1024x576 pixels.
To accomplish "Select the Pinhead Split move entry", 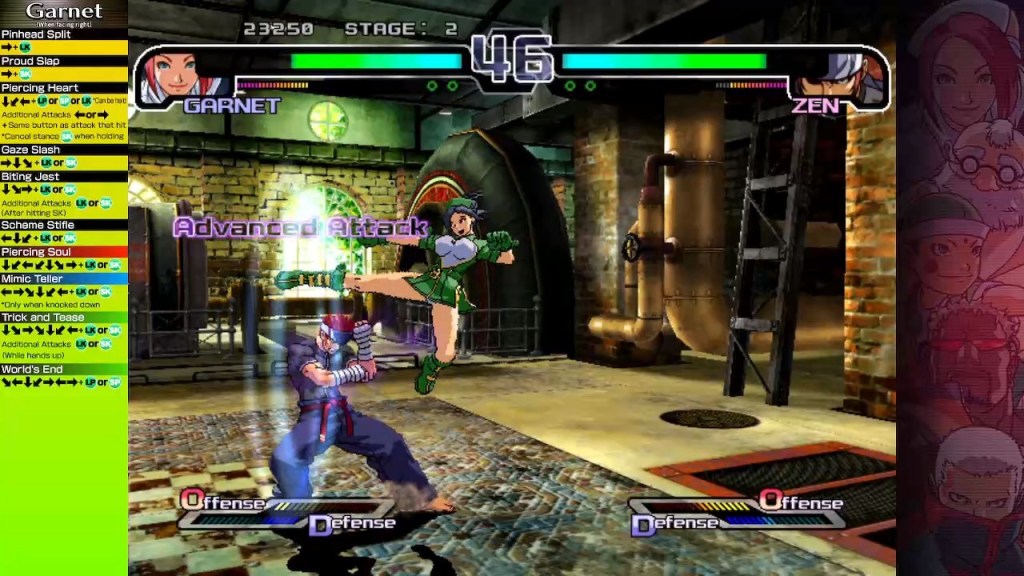I will pyautogui.click(x=36, y=34).
